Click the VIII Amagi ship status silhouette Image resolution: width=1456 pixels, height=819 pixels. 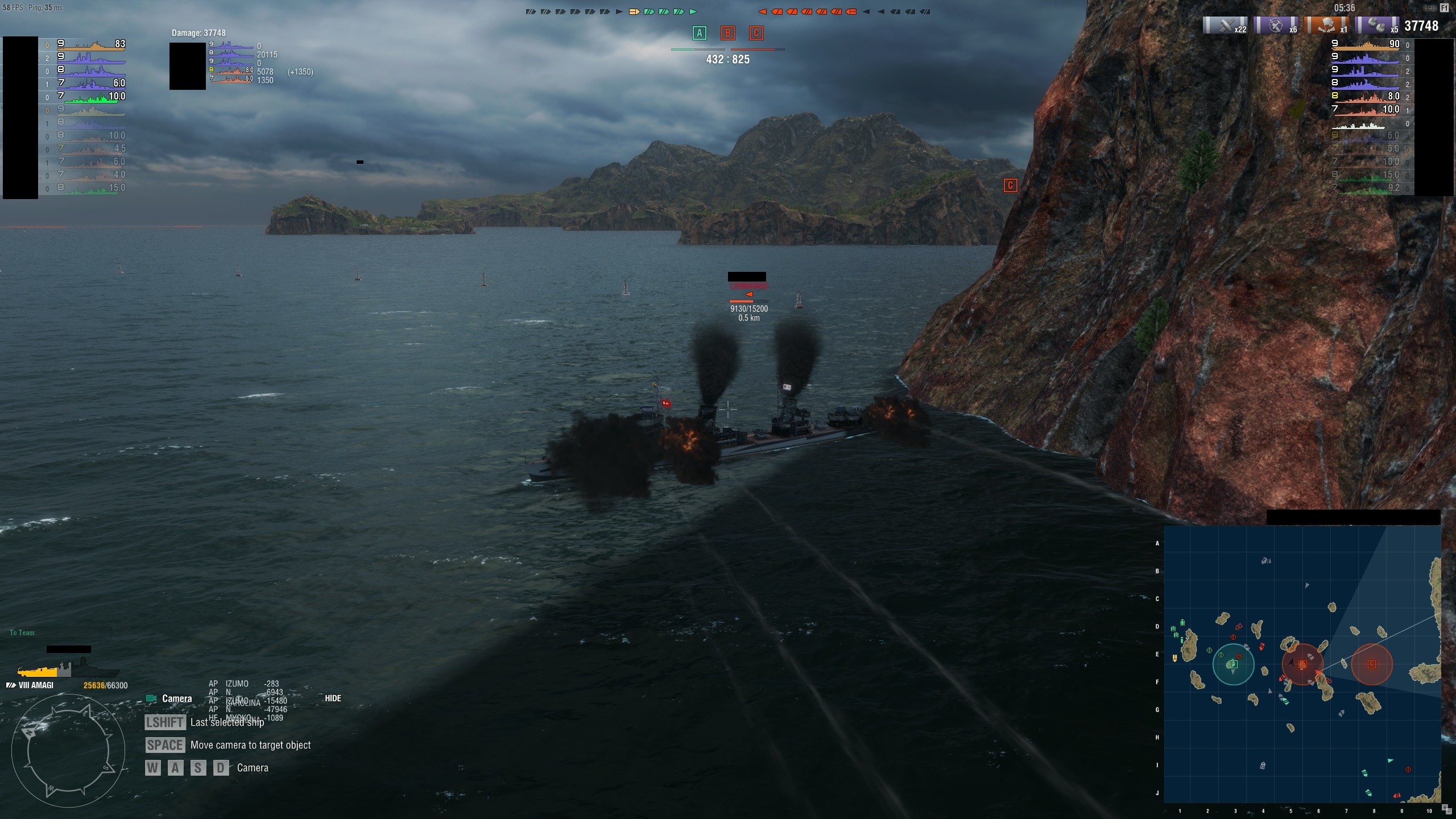pyautogui.click(x=68, y=668)
